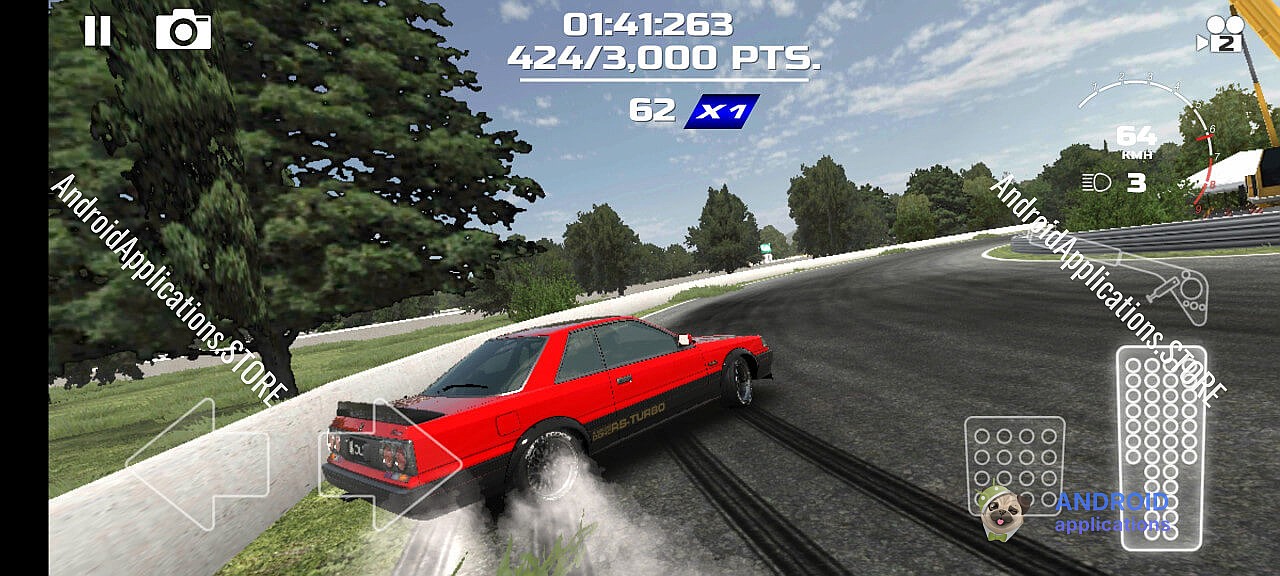
Task: Tap the tall gas pedal
Action: 1161,446
